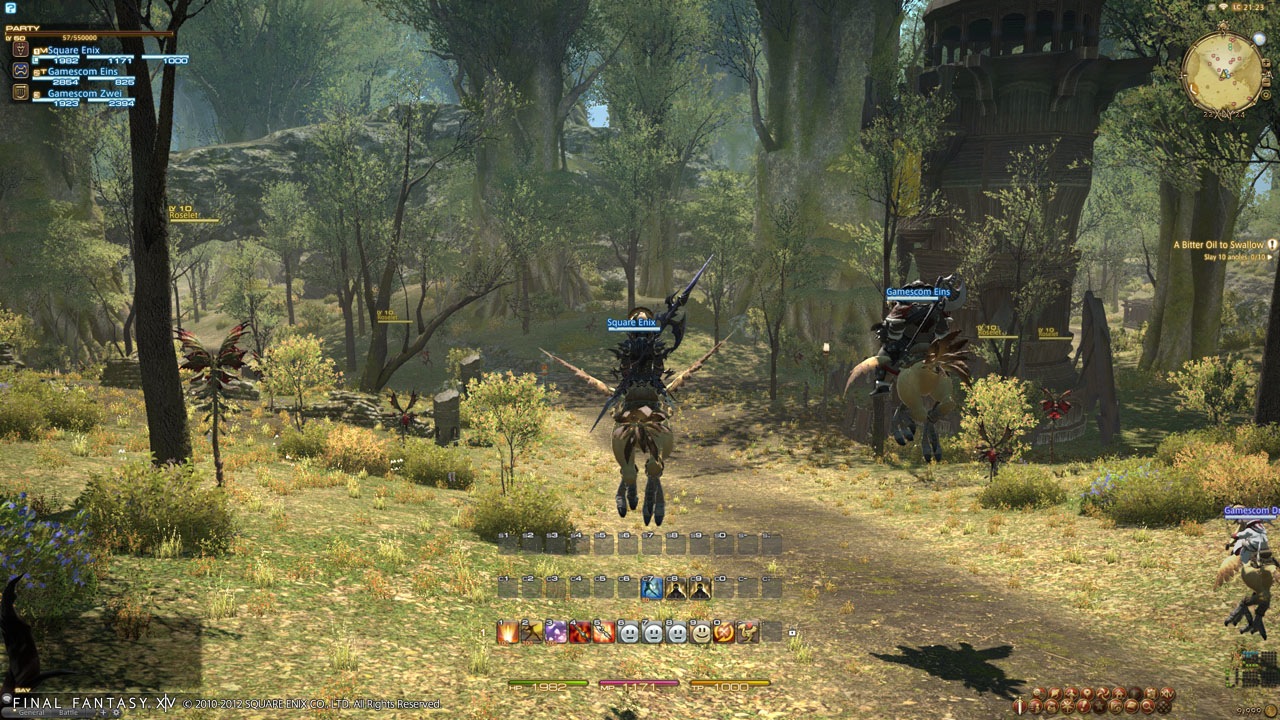Screen dimensions: 1280x720
Task: Click the dragoon class icon beside Square Enix
Action: 20,50
